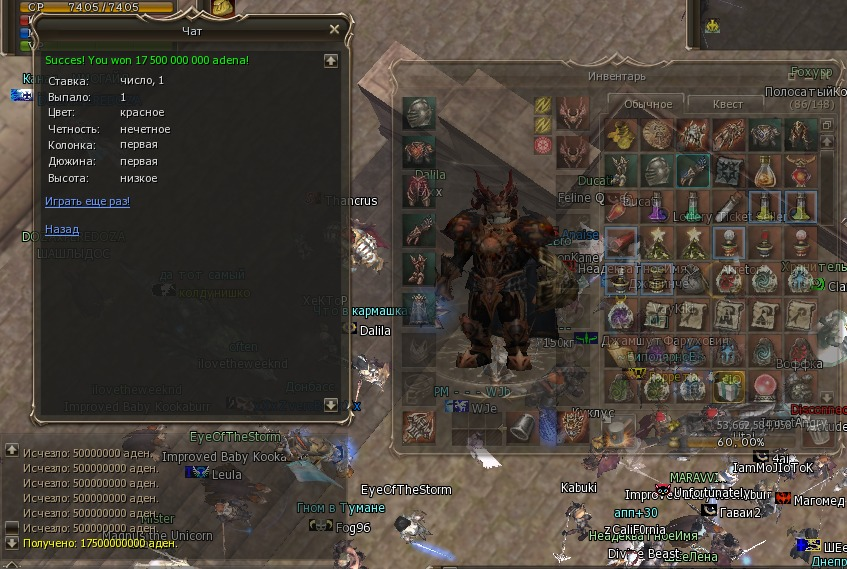
Task: Click the steel helmet in the inventory grid
Action: coord(656,171)
